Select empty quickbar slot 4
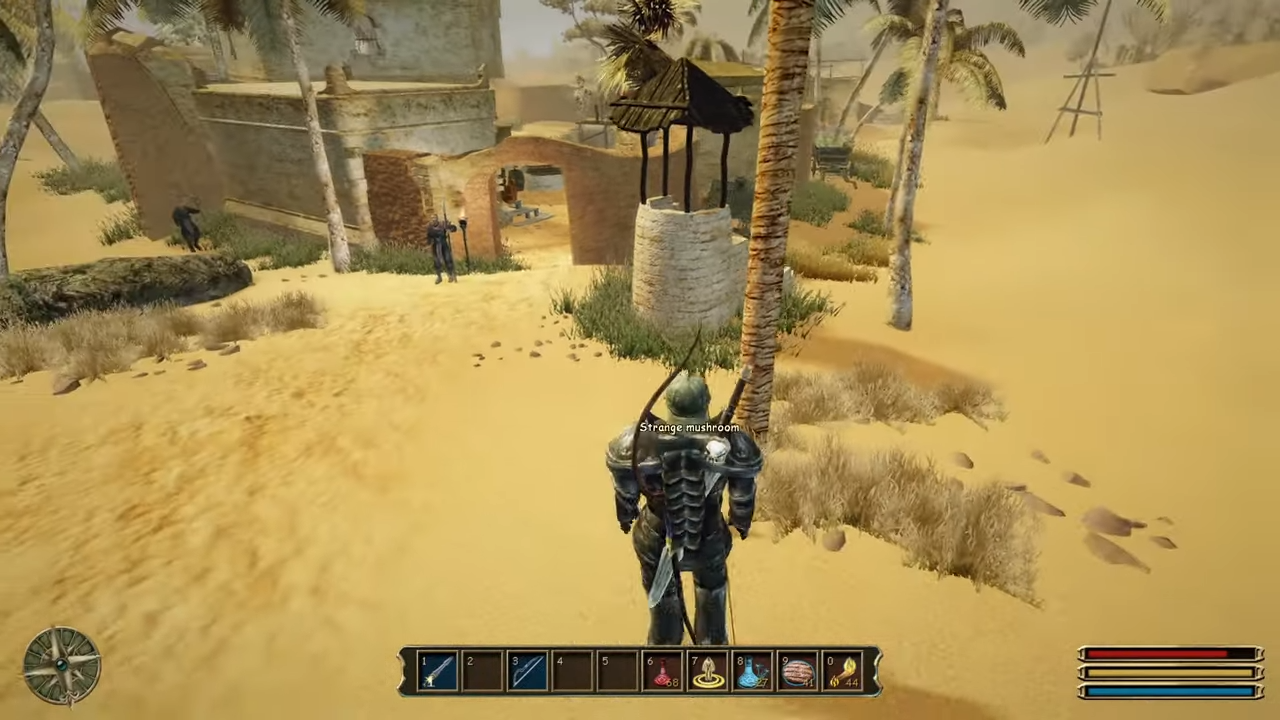 [574, 671]
